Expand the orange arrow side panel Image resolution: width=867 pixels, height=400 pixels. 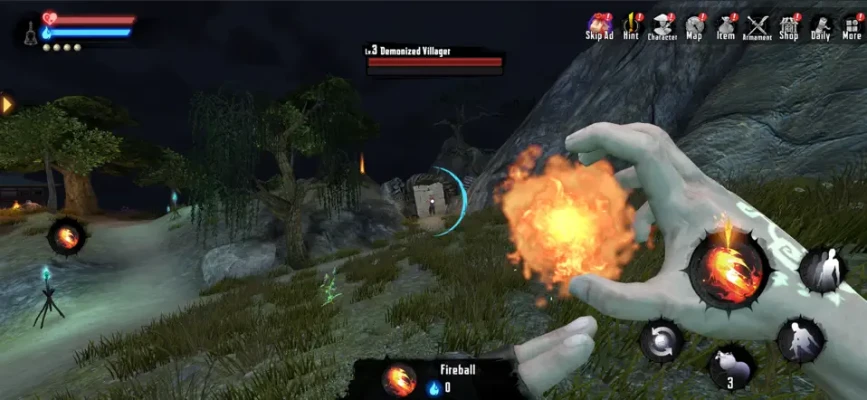(7, 104)
